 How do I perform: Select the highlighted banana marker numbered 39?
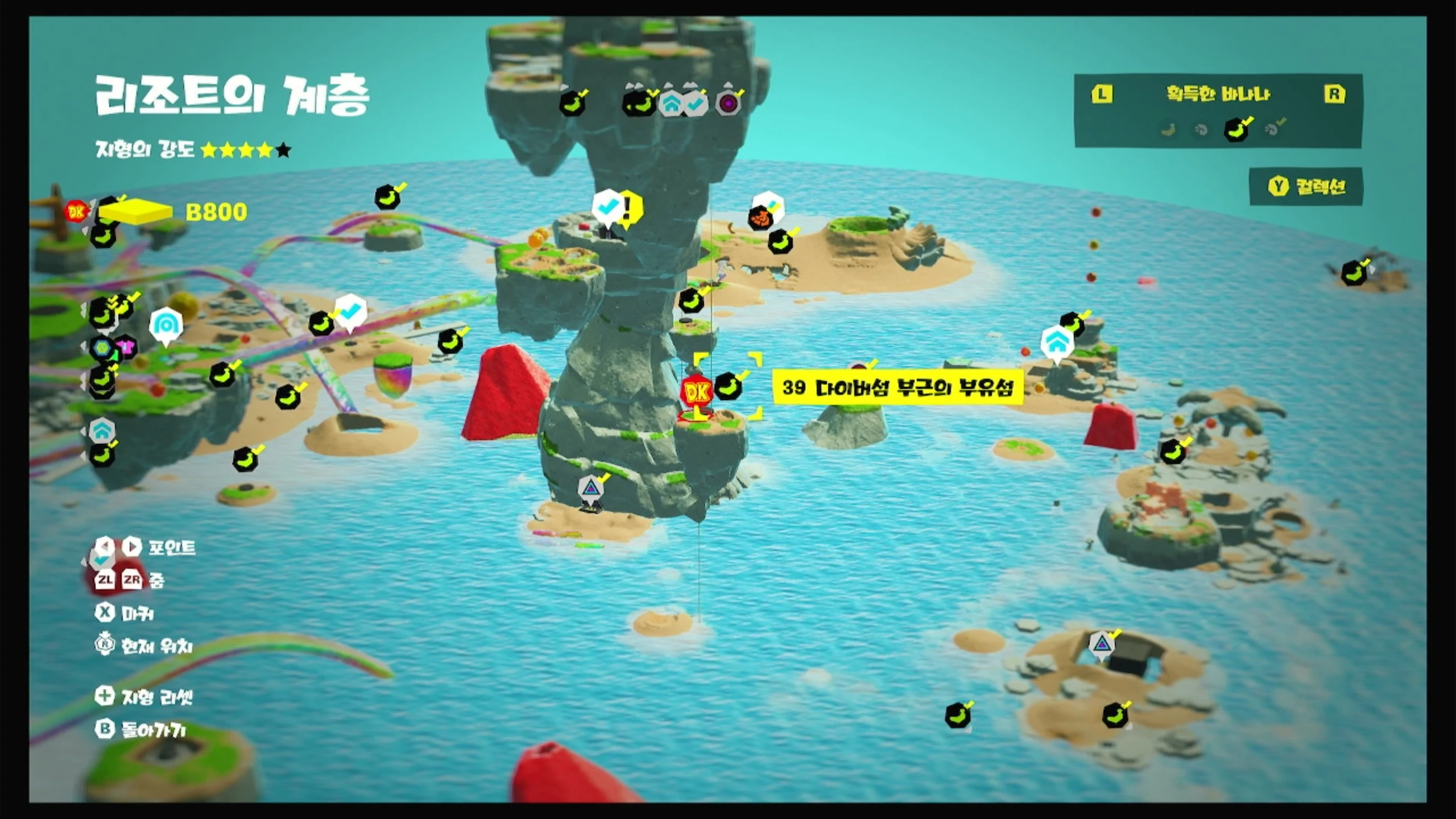[728, 387]
